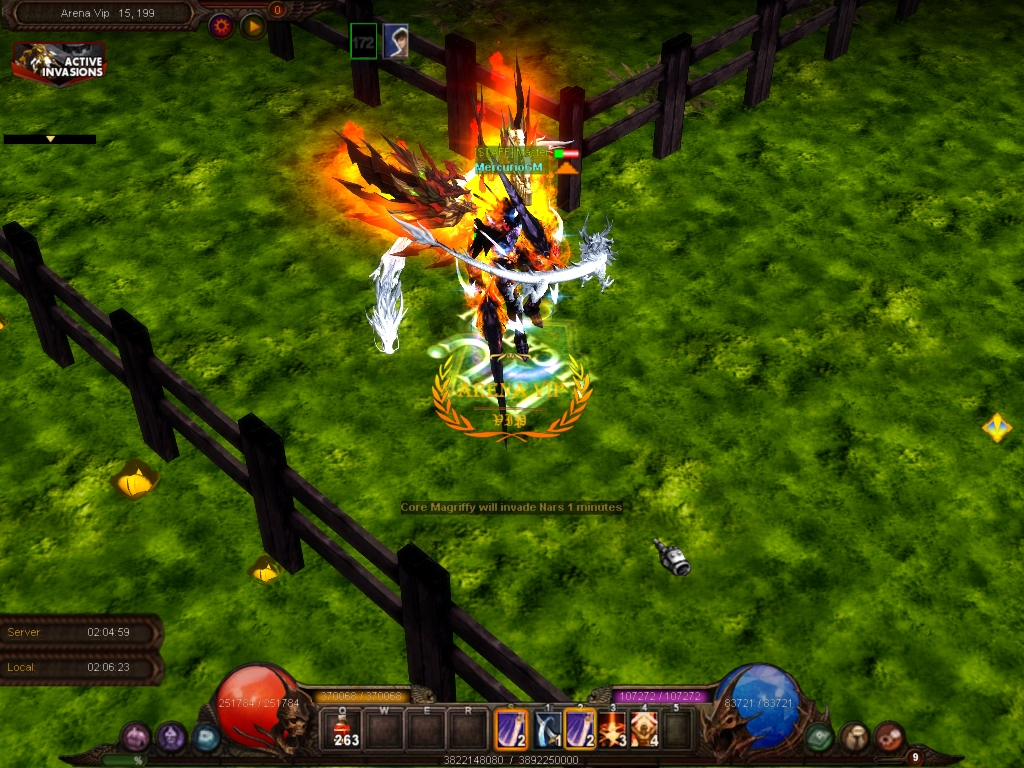Open the round green menu button
This screenshot has width=1024, height=768.
tap(820, 737)
